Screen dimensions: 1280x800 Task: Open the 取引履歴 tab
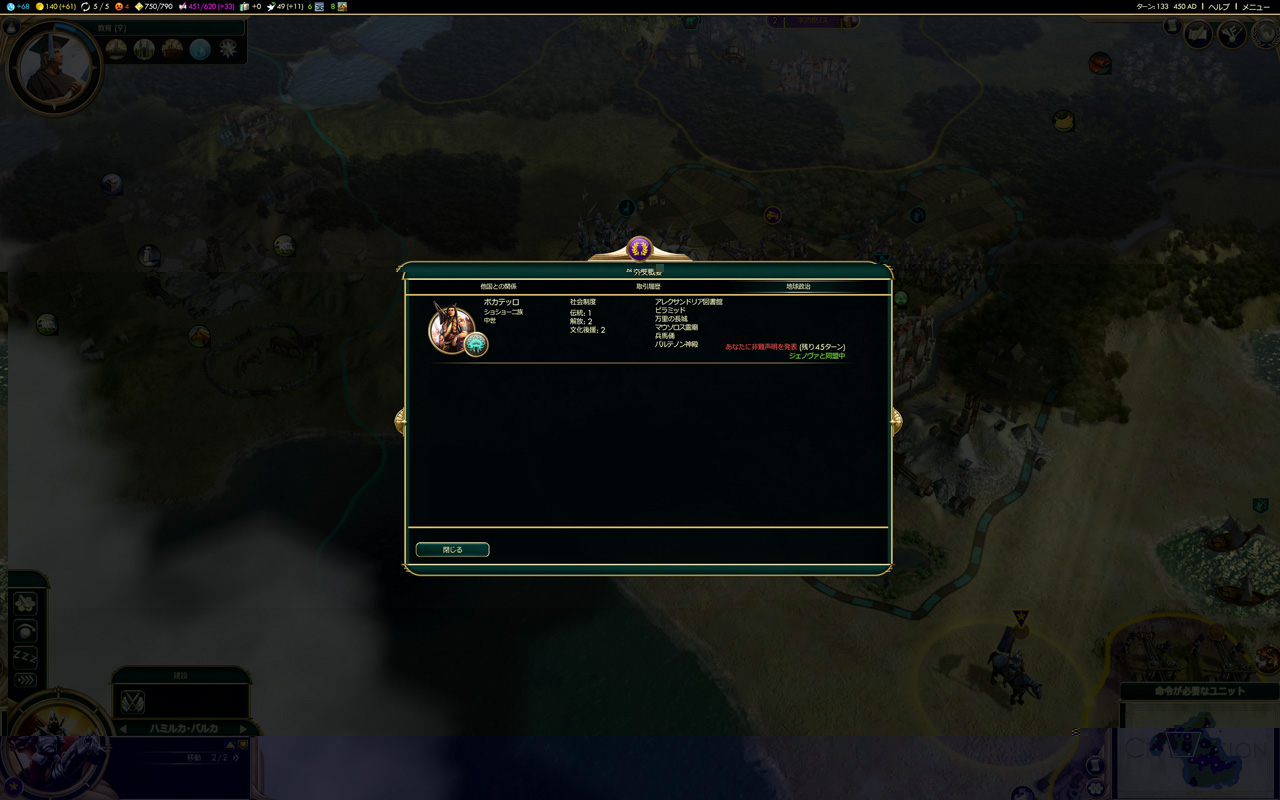point(648,287)
